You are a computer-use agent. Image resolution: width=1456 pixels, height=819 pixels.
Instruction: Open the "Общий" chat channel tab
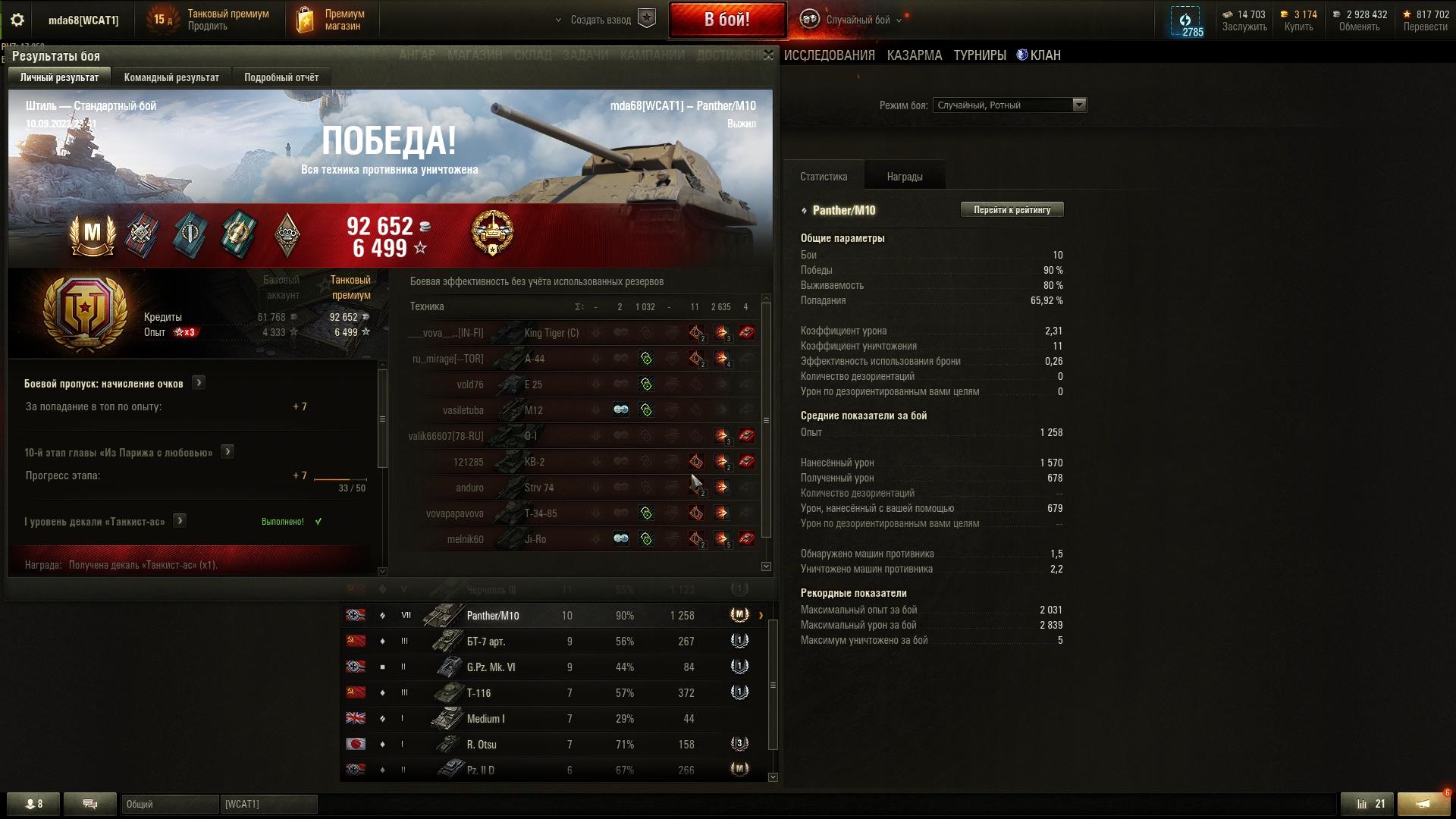(x=170, y=804)
